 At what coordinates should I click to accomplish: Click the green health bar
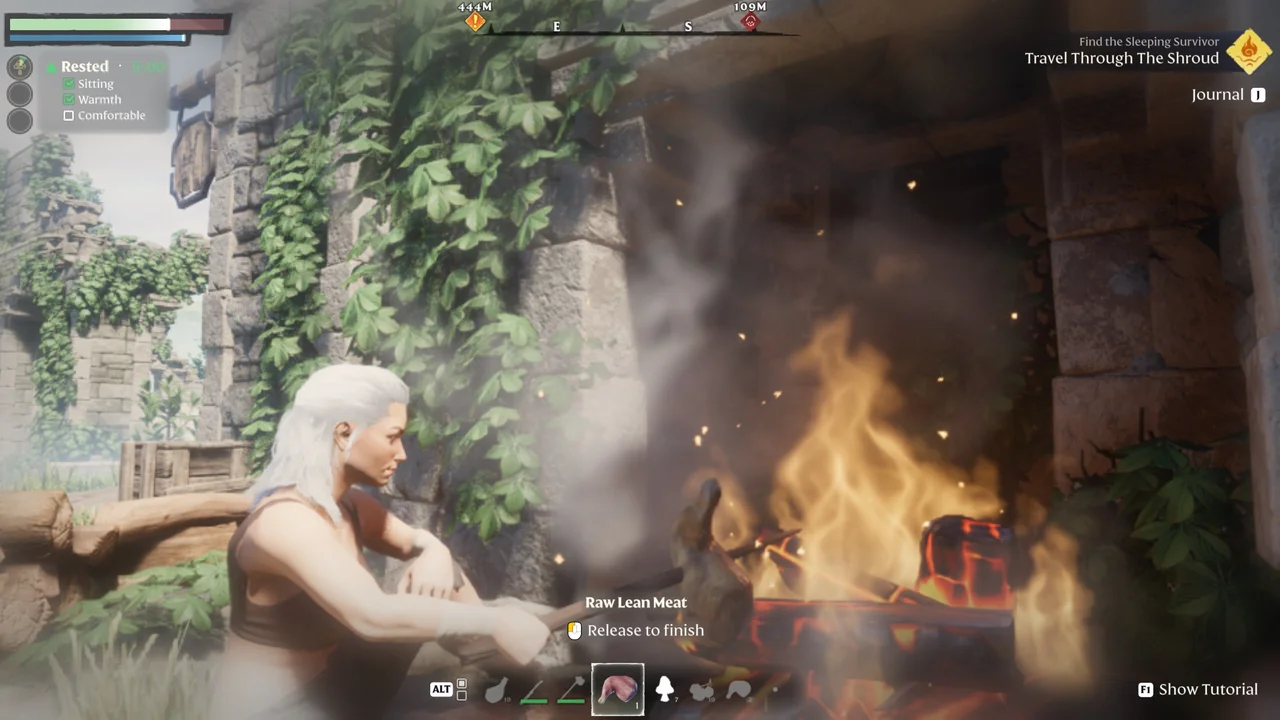(x=90, y=24)
